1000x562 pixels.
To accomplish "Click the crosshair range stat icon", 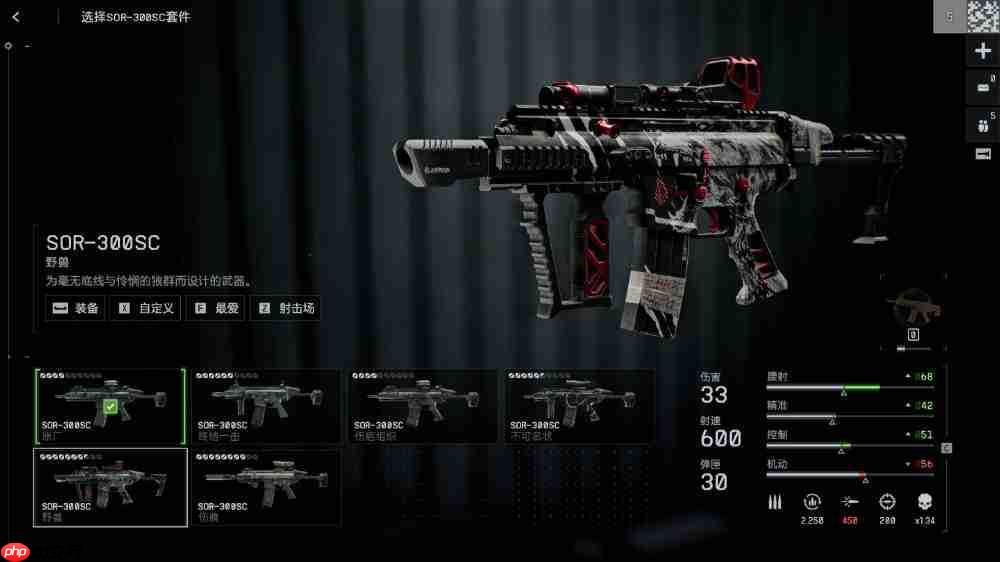I will pos(887,501).
